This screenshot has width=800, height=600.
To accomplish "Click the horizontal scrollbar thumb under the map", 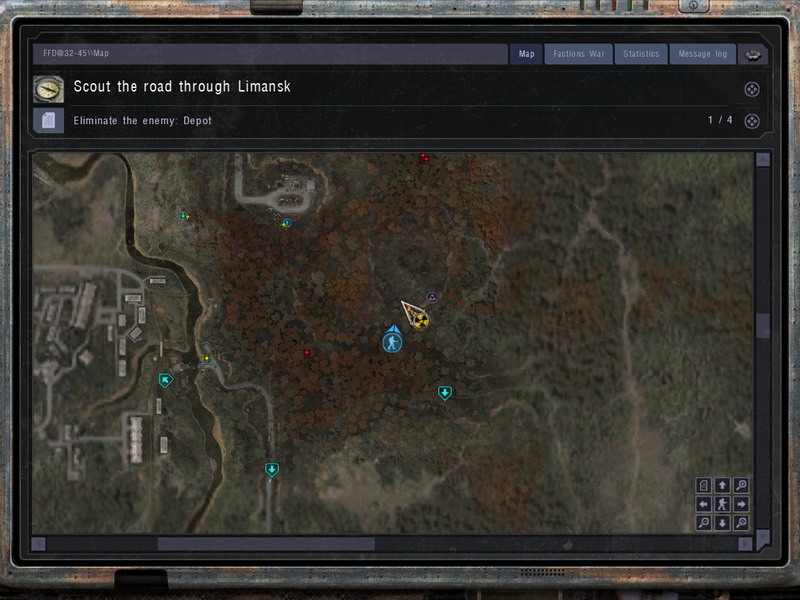I will click(265, 544).
